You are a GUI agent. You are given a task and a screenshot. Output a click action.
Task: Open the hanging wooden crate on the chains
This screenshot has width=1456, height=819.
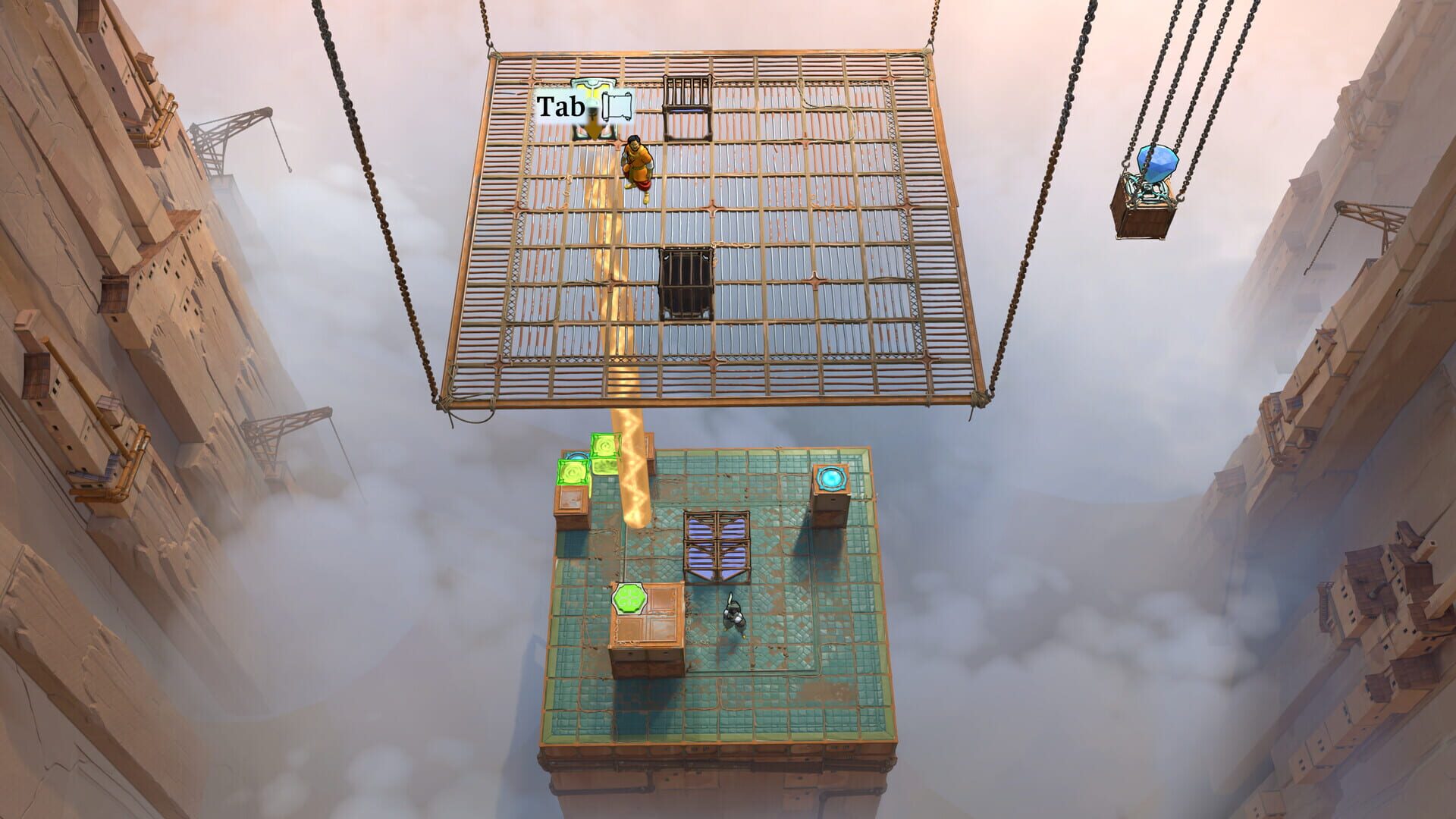(x=1145, y=216)
